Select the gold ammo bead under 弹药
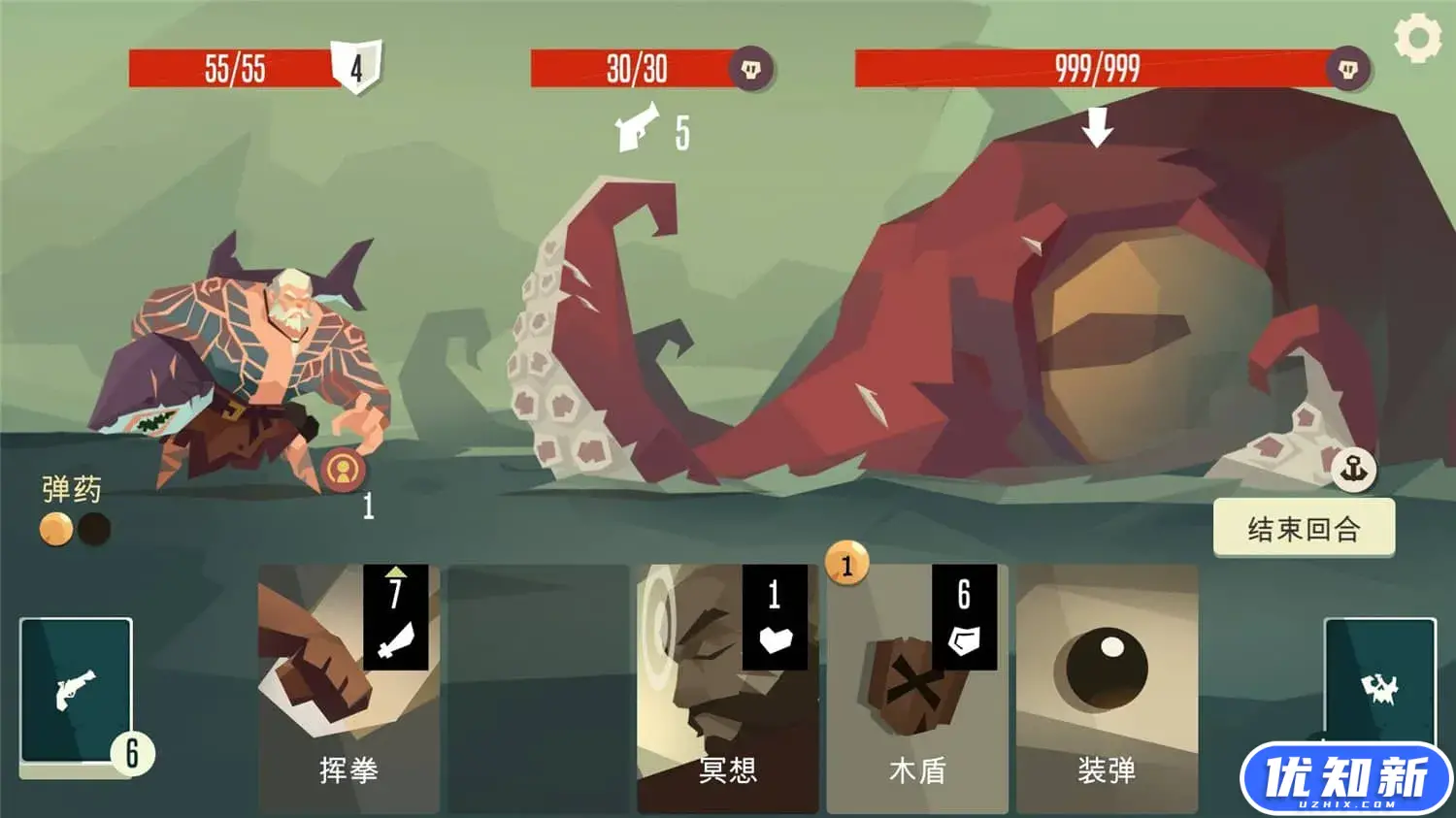The width and height of the screenshot is (1456, 818). tap(54, 529)
